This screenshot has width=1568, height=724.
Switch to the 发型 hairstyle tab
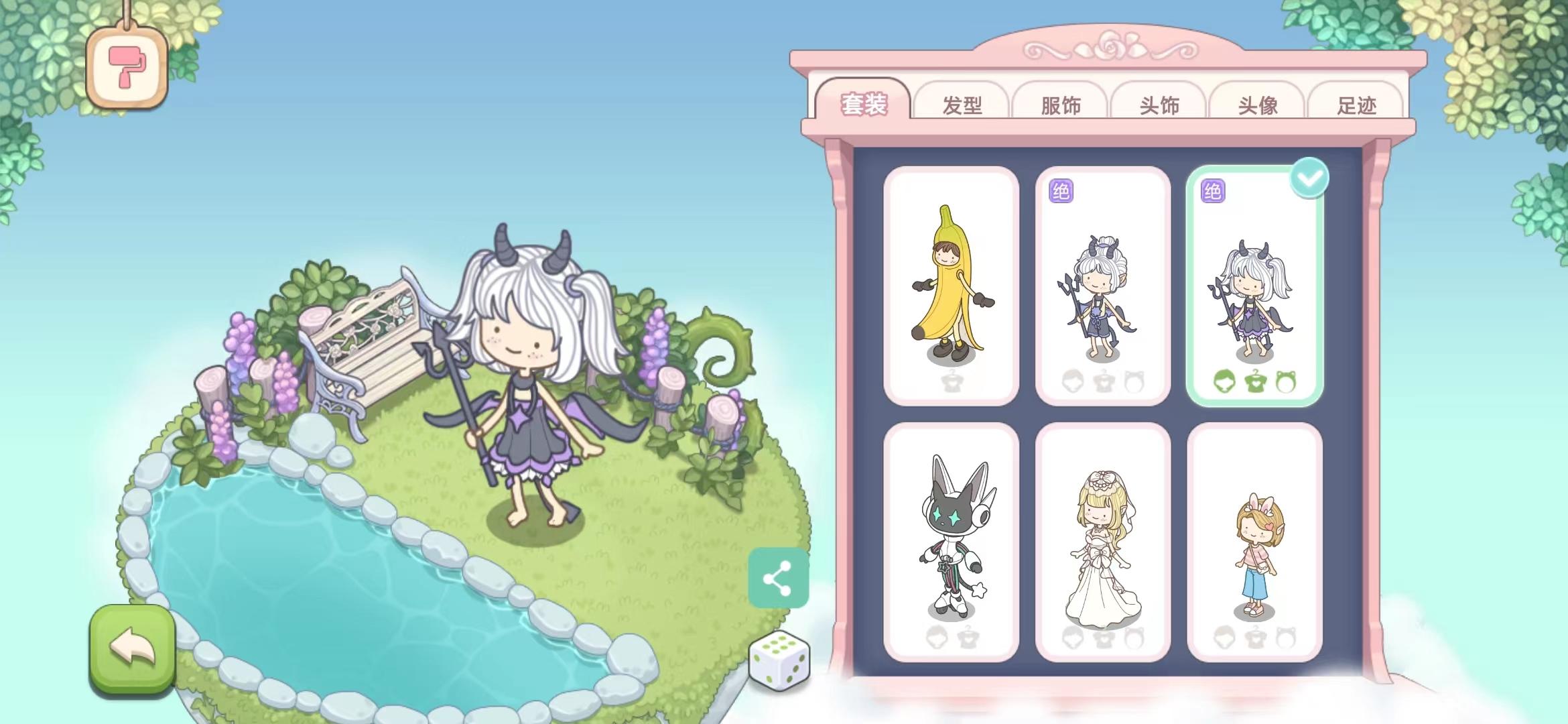tap(962, 105)
